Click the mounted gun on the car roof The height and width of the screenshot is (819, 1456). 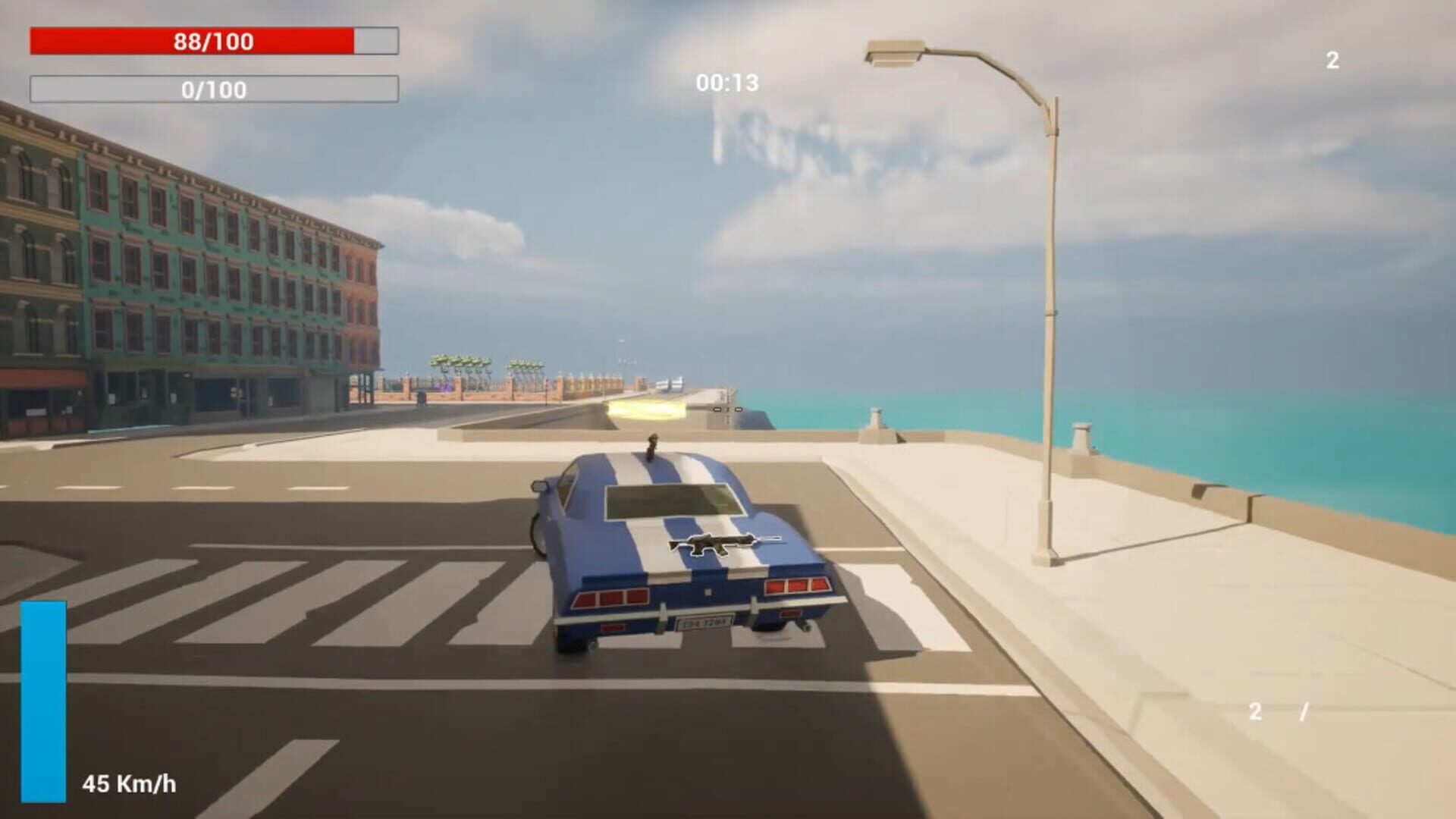(x=654, y=444)
